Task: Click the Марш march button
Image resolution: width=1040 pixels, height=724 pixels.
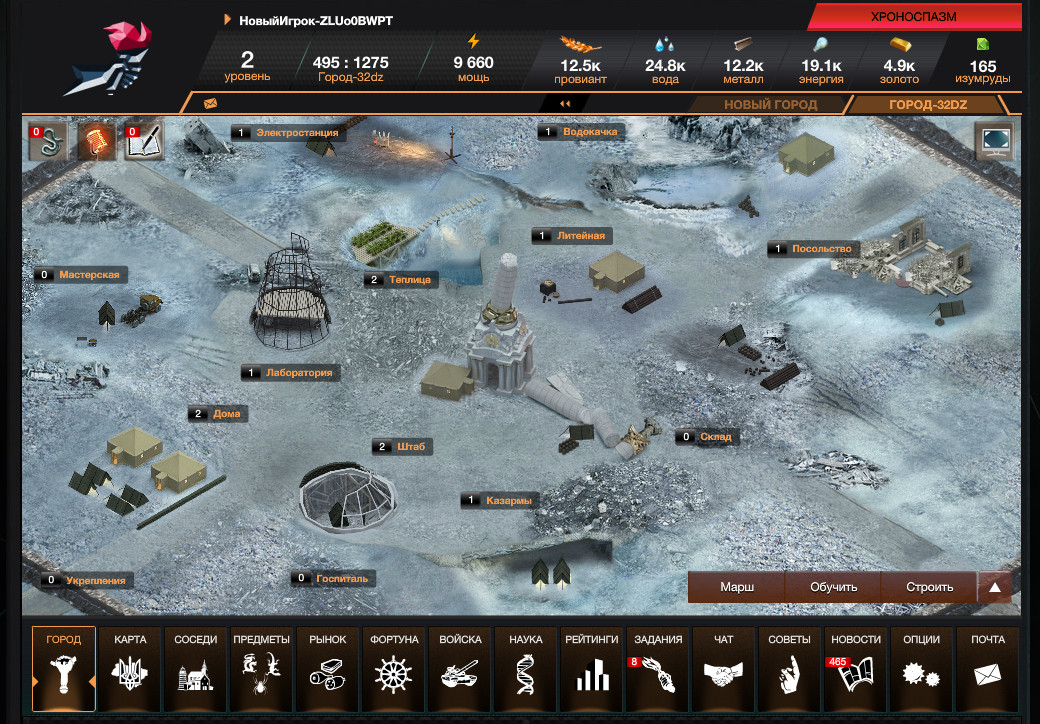Action: tap(737, 587)
